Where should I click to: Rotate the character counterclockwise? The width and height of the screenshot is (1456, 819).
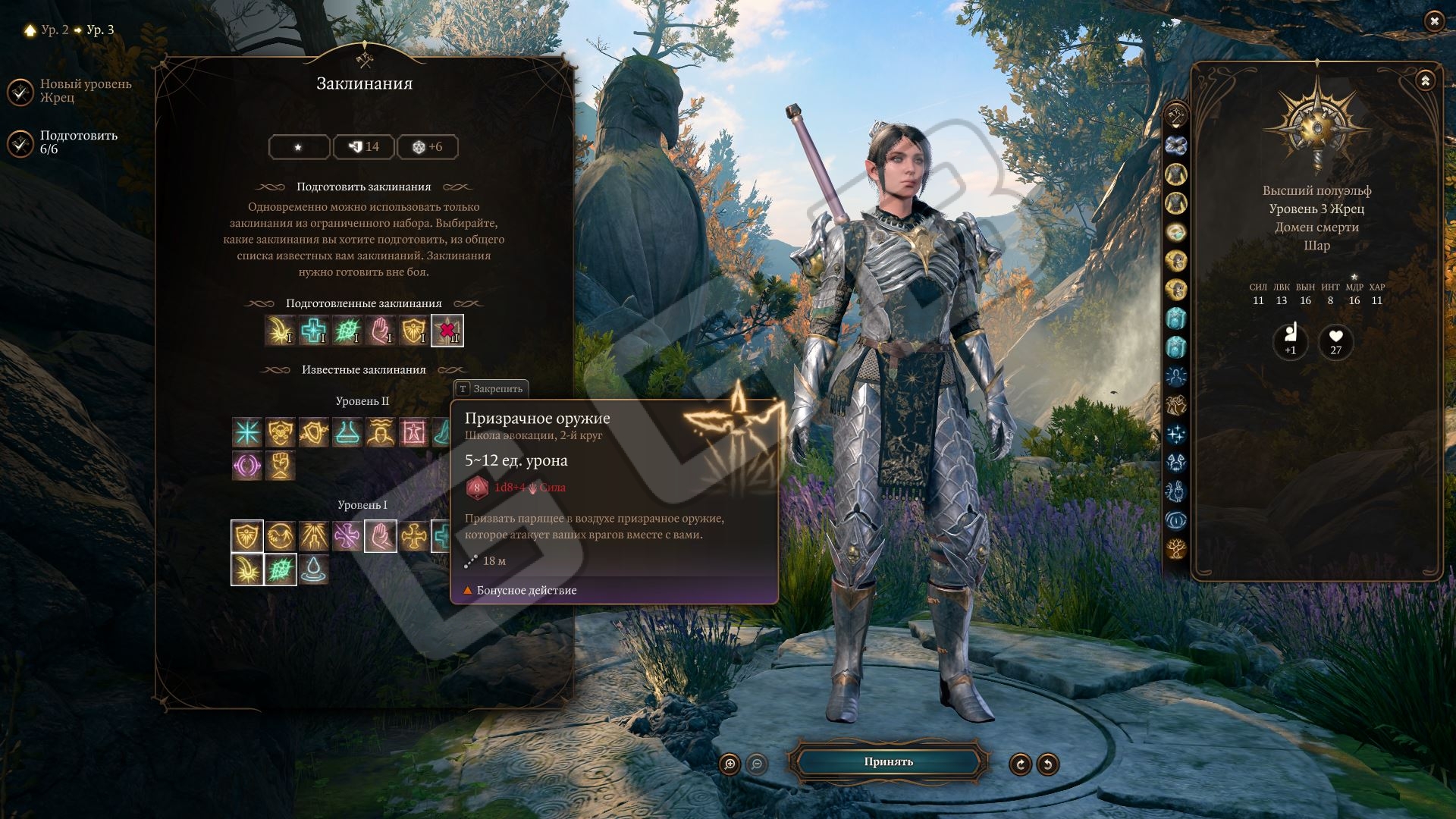click(1048, 764)
